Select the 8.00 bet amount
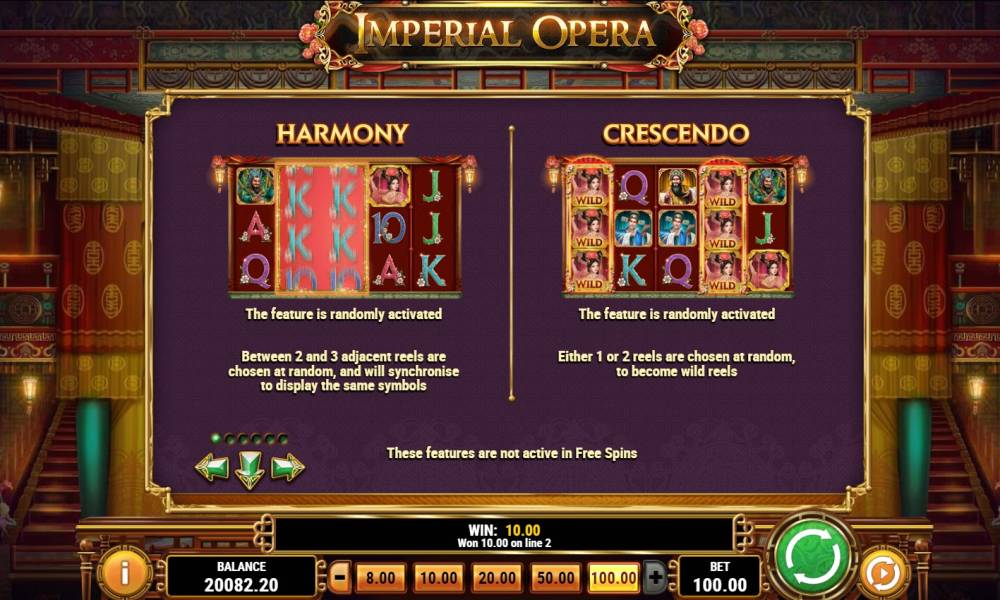The width and height of the screenshot is (1000, 600). [379, 577]
